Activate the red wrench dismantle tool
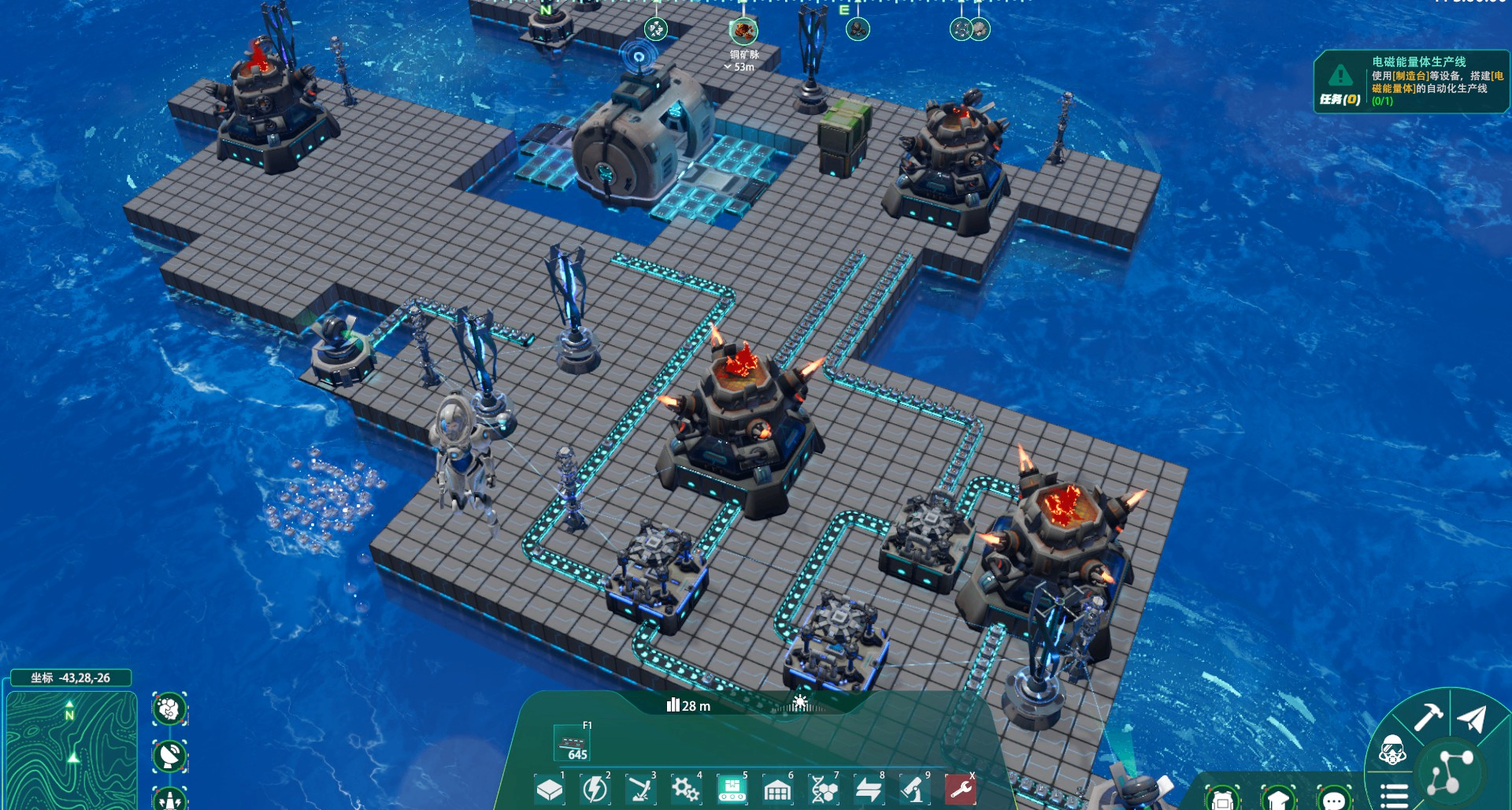Image resolution: width=1512 pixels, height=810 pixels. 960,789
